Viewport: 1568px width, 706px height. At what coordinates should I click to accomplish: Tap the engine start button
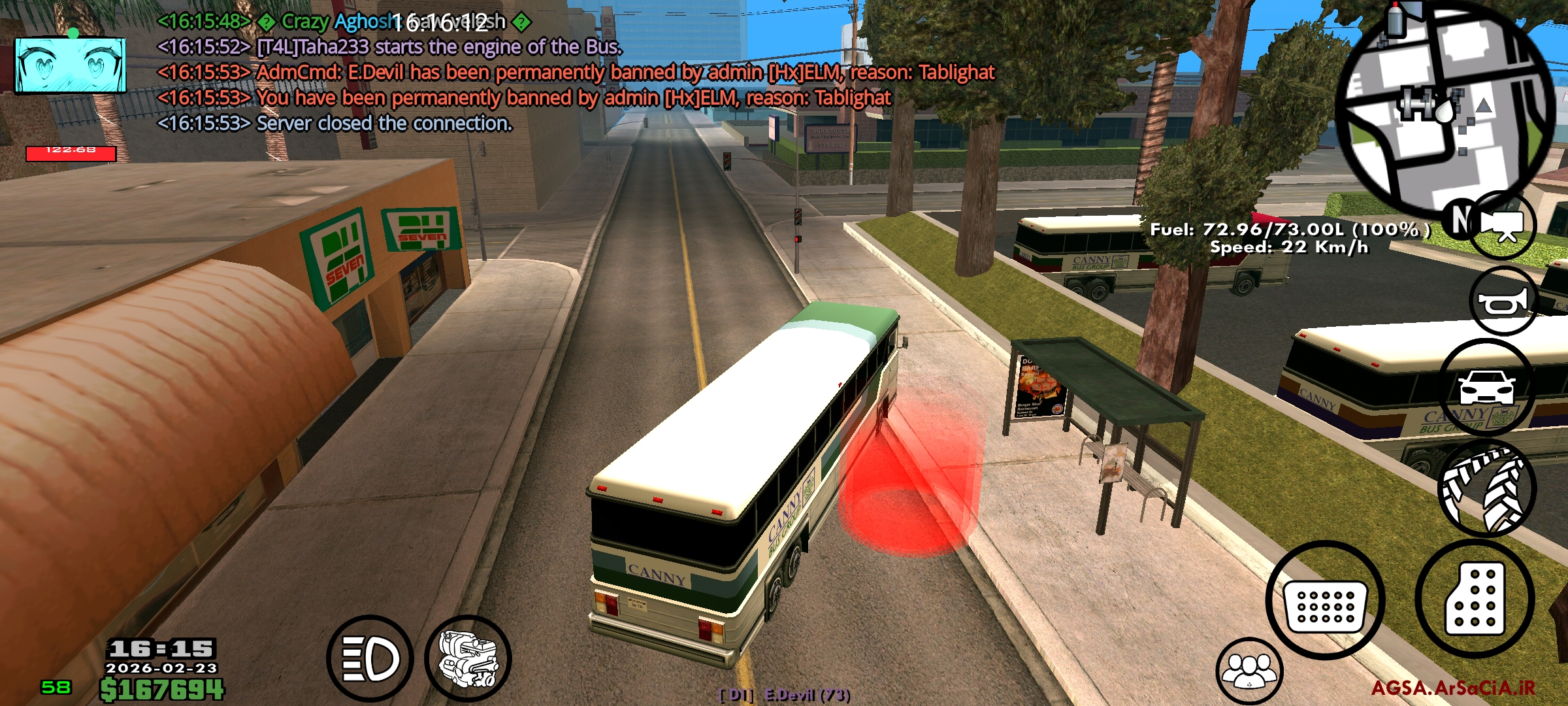[x=468, y=659]
